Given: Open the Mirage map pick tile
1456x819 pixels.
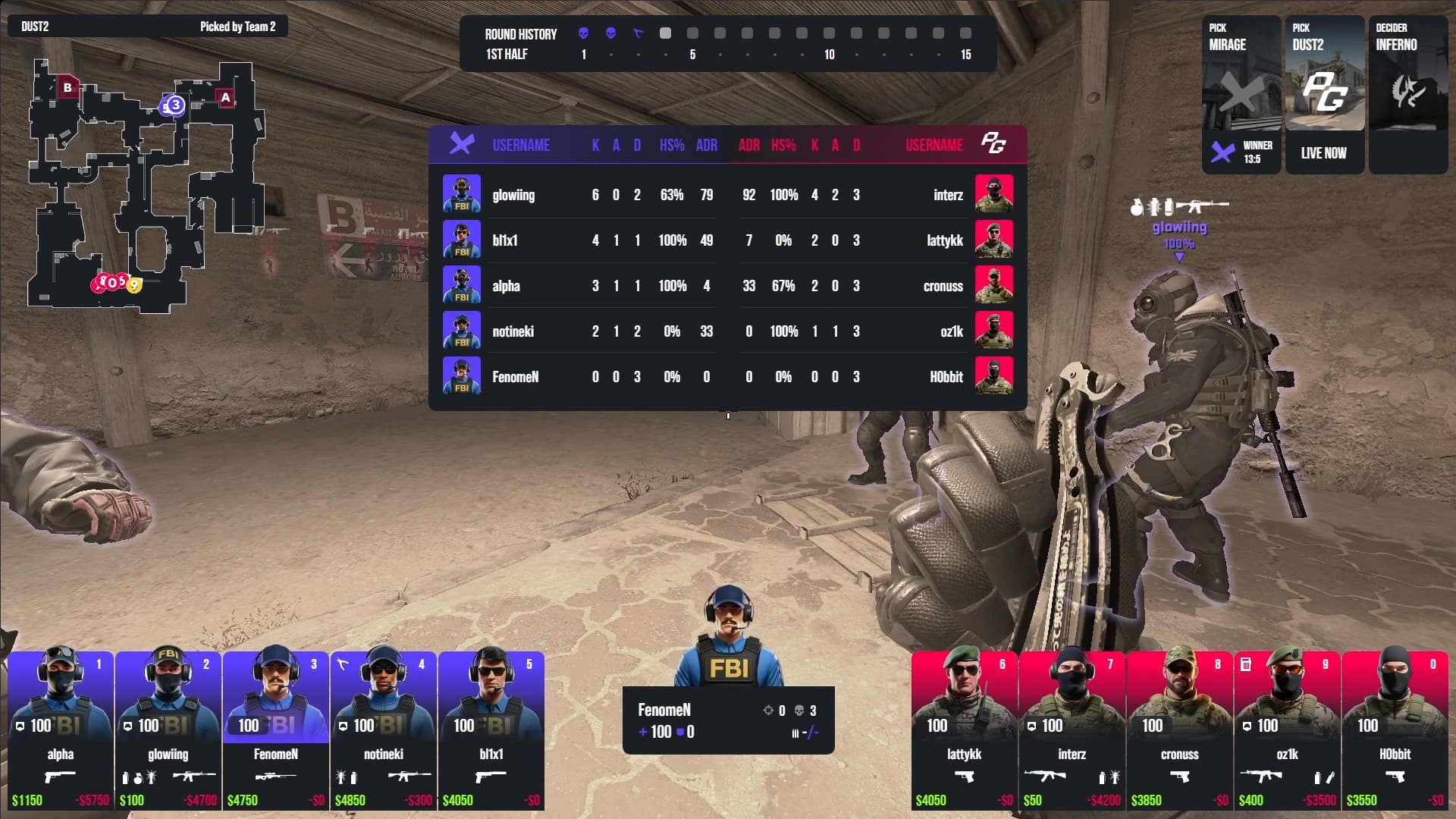Looking at the screenshot, I should pyautogui.click(x=1241, y=95).
